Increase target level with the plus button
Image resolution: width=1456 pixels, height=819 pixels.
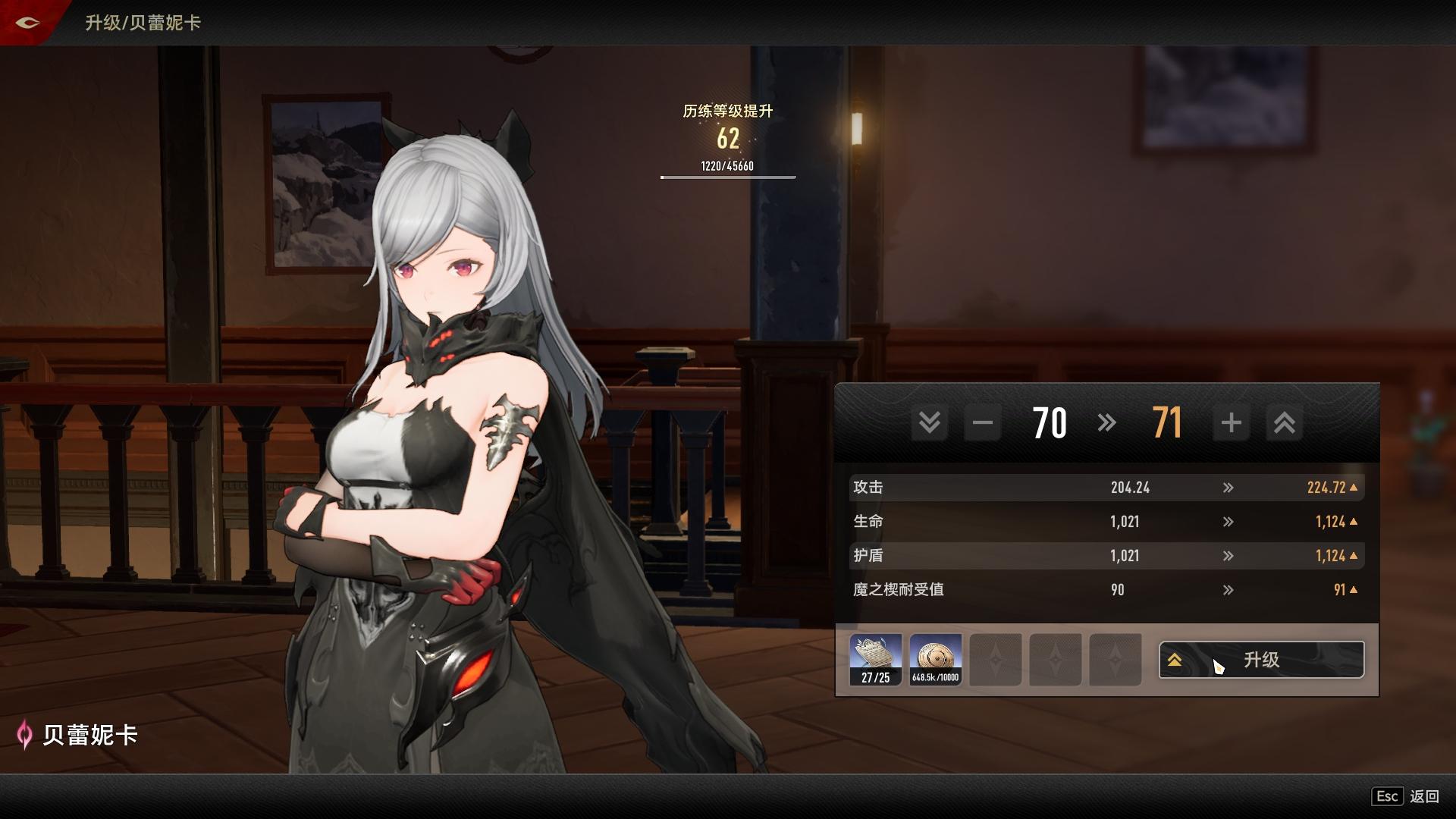pyautogui.click(x=1231, y=422)
